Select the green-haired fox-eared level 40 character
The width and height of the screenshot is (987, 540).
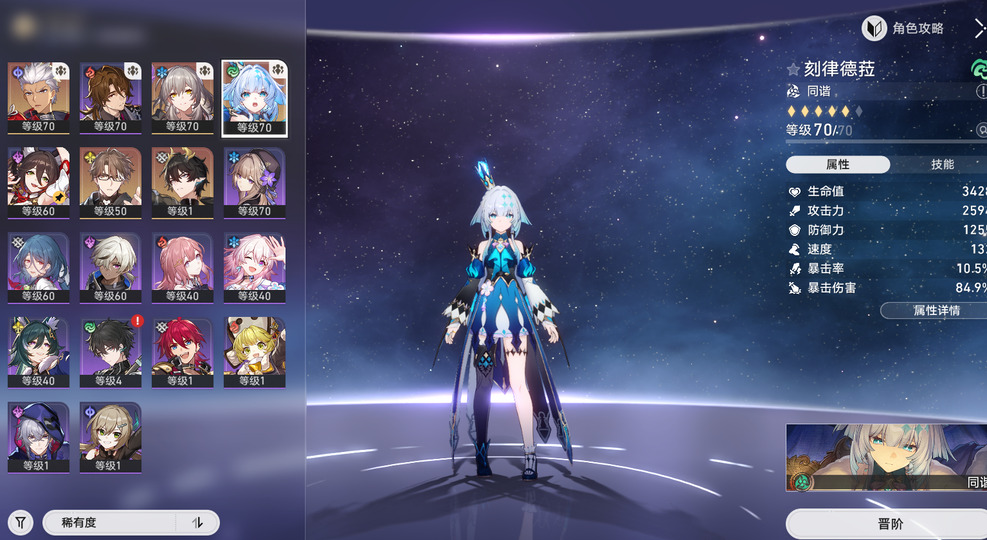coord(38,352)
